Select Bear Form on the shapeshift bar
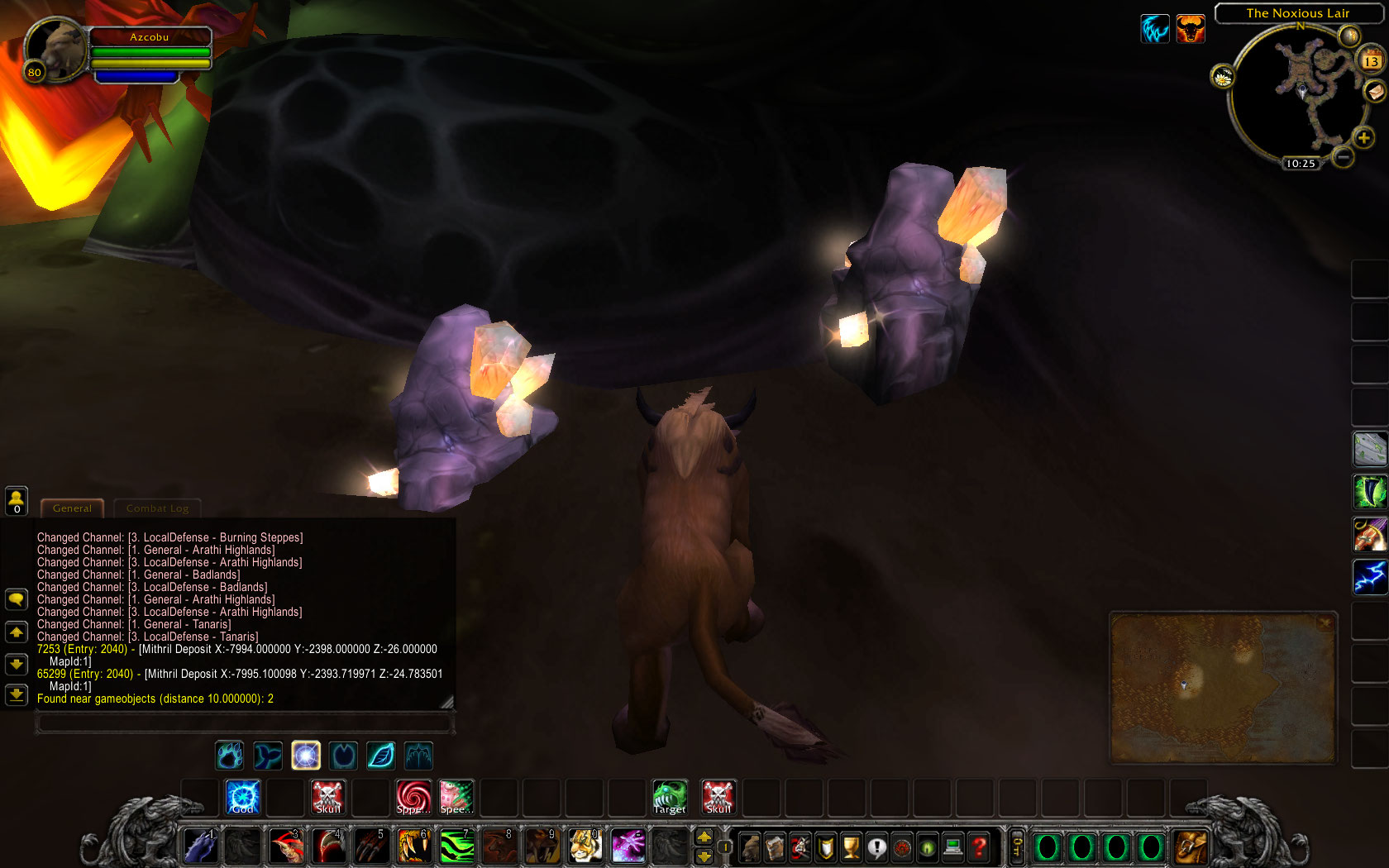The height and width of the screenshot is (868, 1389). (229, 755)
